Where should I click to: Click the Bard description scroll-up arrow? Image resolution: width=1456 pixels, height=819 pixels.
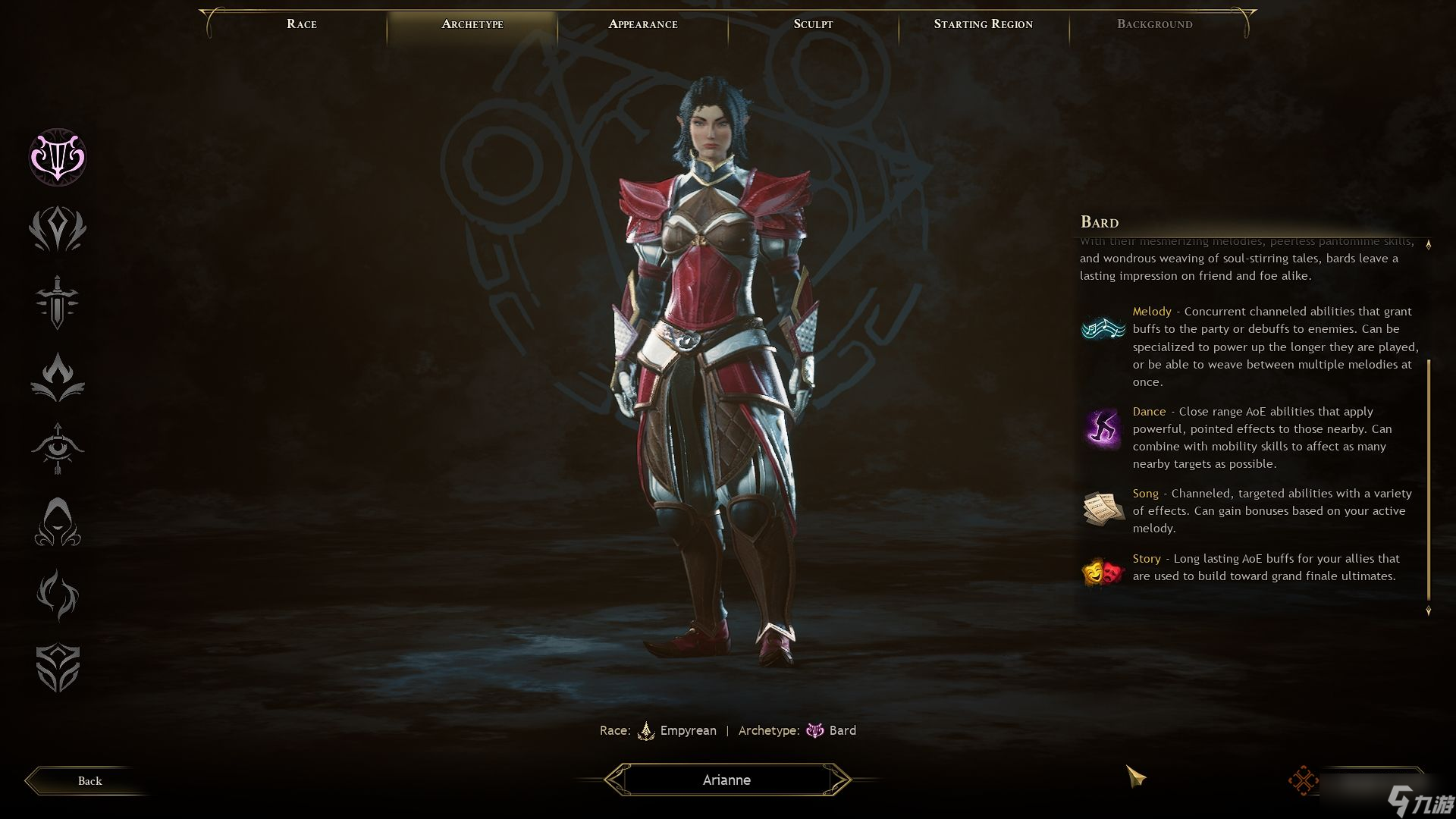1429,245
